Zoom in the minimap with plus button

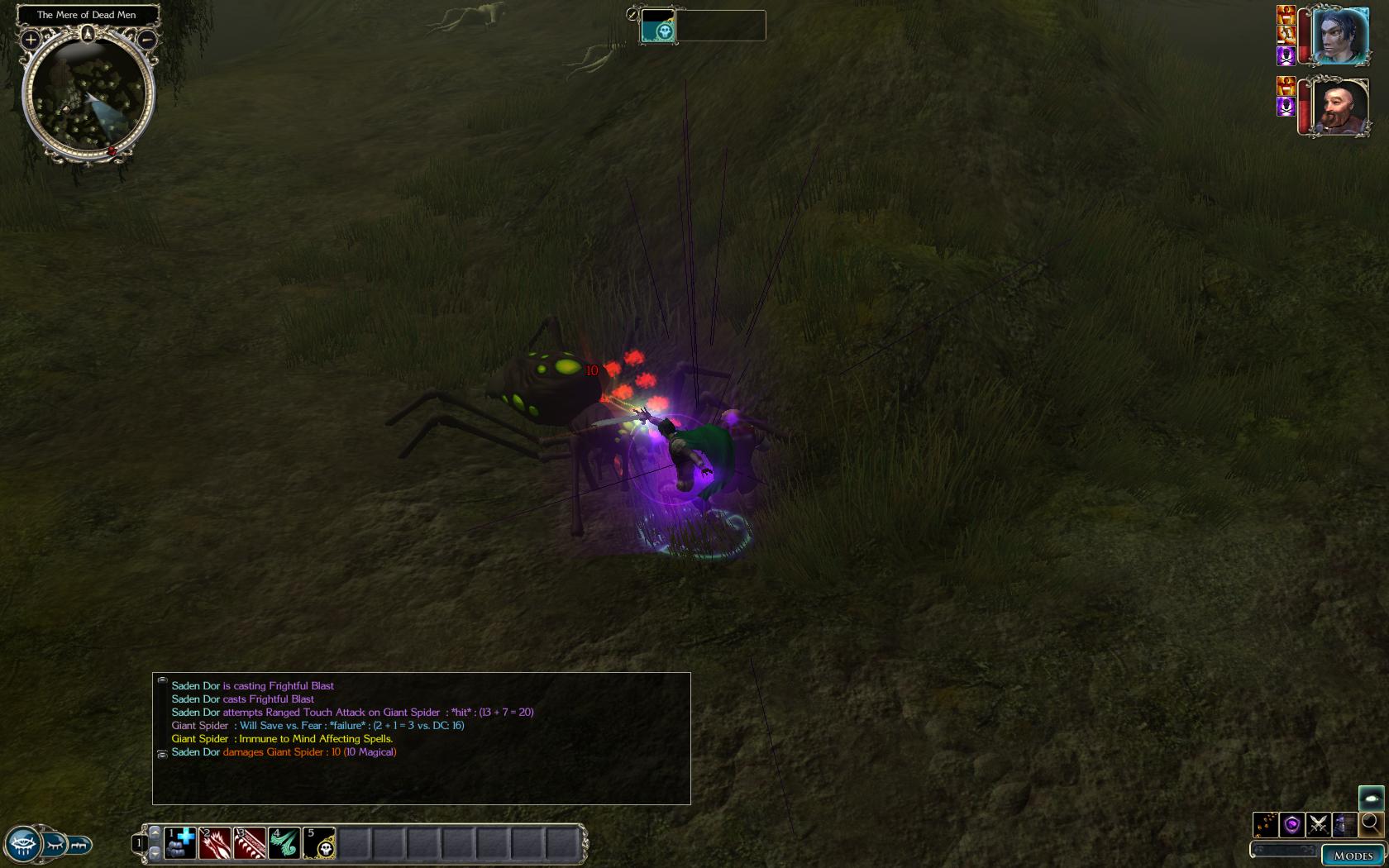31,39
